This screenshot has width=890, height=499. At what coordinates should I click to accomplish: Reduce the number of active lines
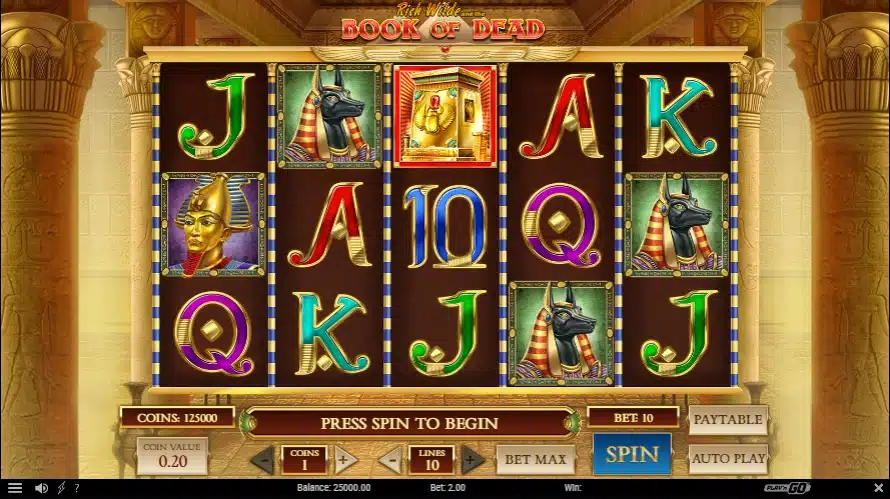[x=391, y=460]
